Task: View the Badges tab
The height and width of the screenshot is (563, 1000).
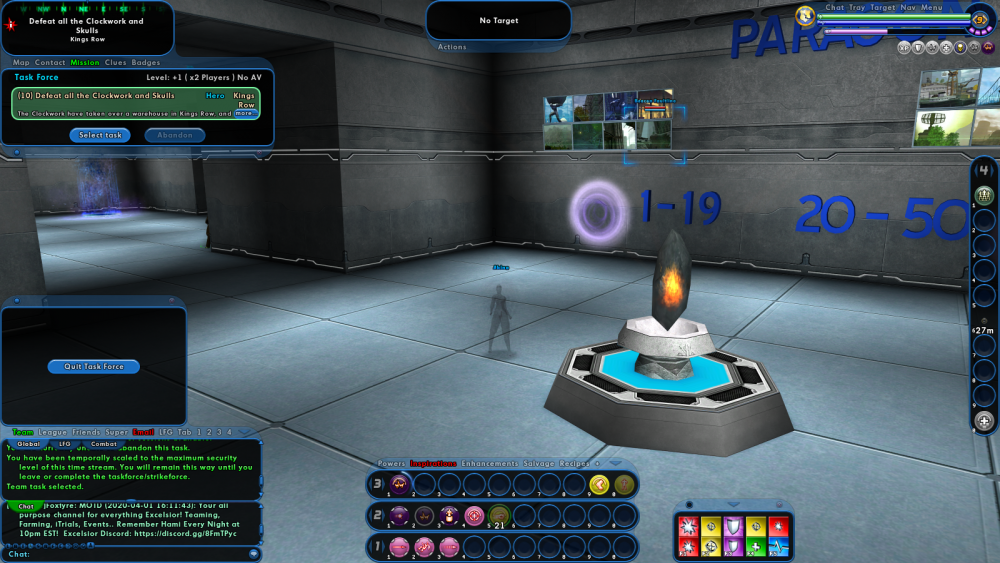Action: (146, 63)
